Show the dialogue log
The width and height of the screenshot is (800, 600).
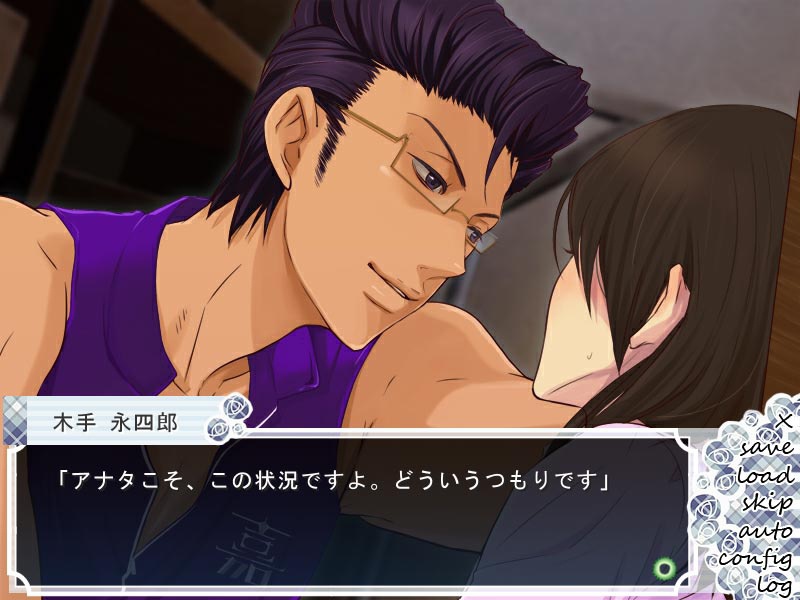(x=774, y=582)
